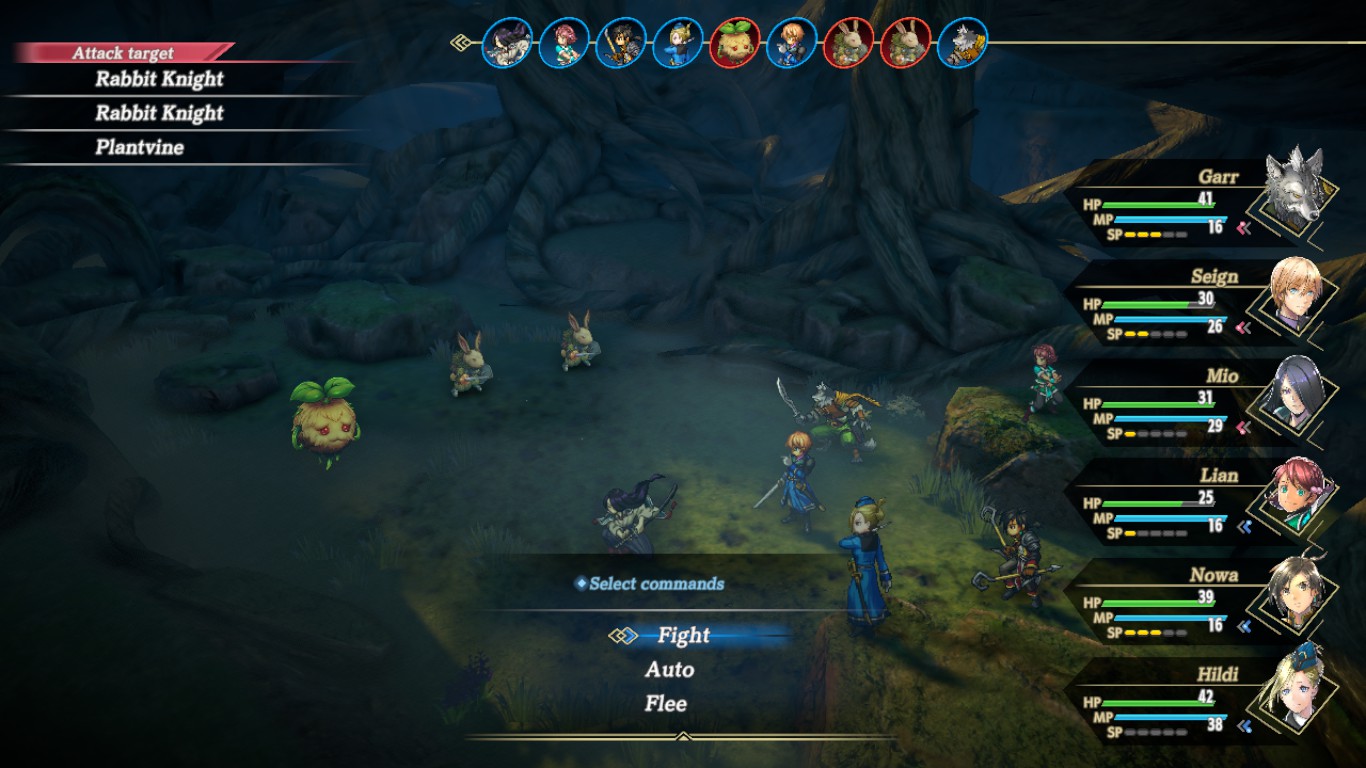Image resolution: width=1366 pixels, height=768 pixels.
Task: Click Seign's icon in the turn order bar
Action: click(x=792, y=43)
